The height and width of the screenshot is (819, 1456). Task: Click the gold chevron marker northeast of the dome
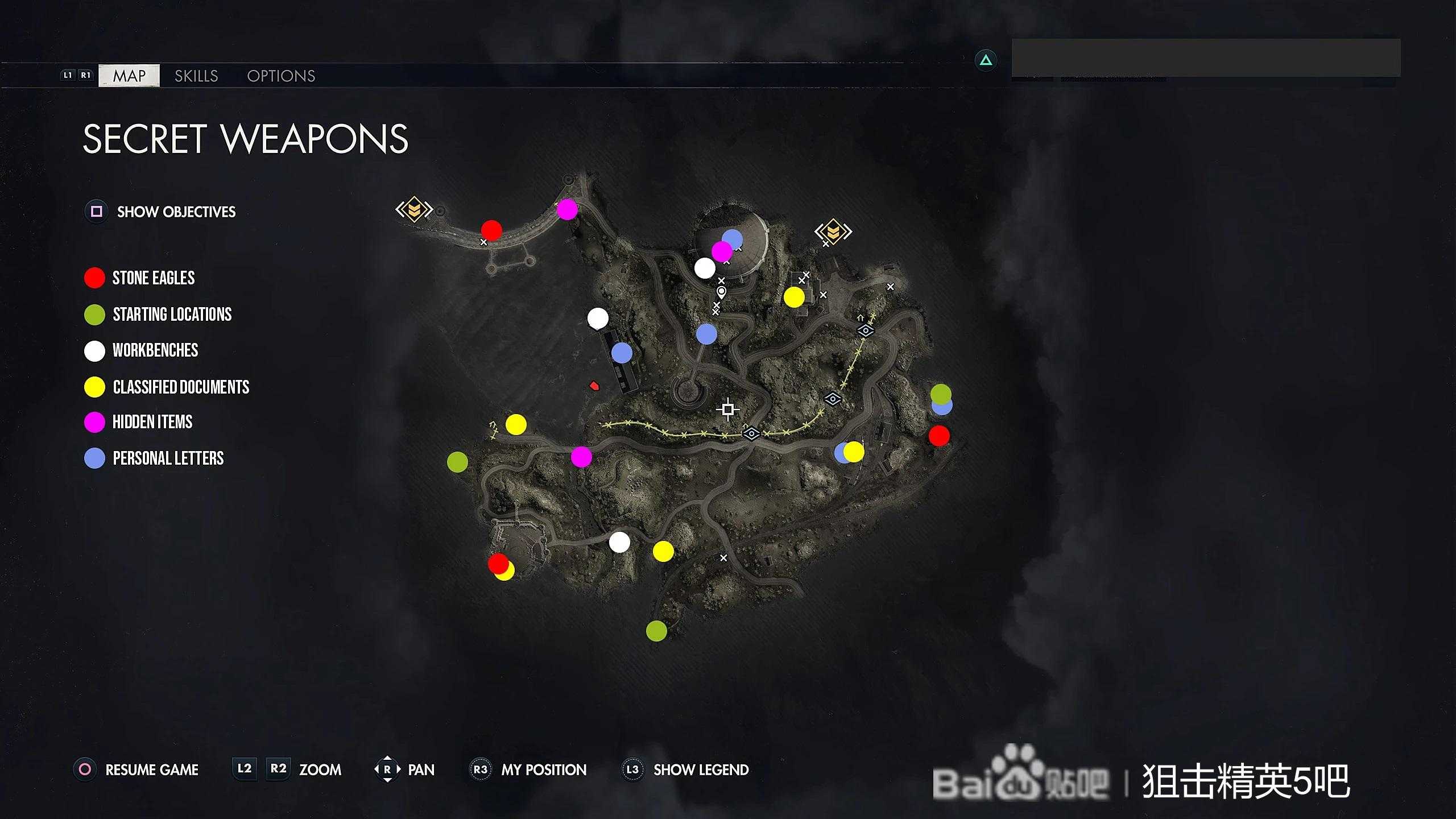point(833,231)
